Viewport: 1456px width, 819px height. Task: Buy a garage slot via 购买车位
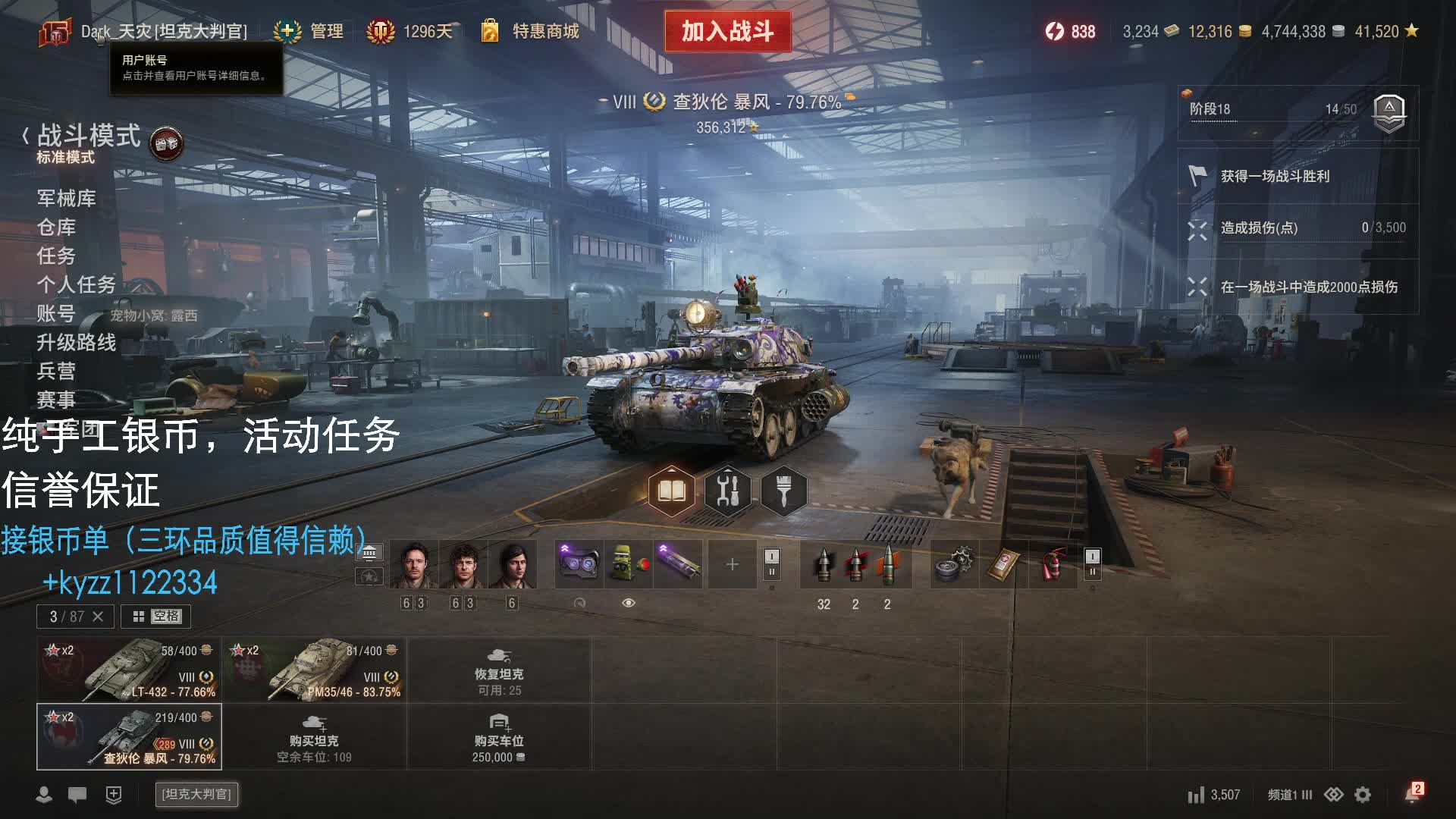point(499,737)
